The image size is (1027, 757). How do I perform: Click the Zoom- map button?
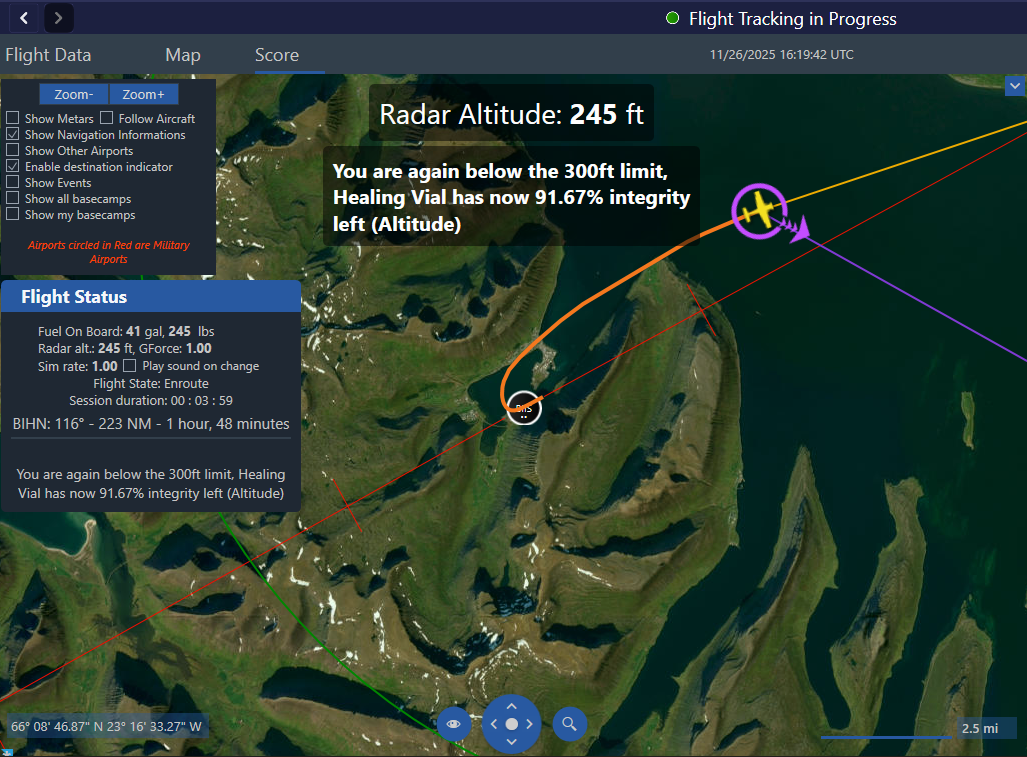click(74, 94)
